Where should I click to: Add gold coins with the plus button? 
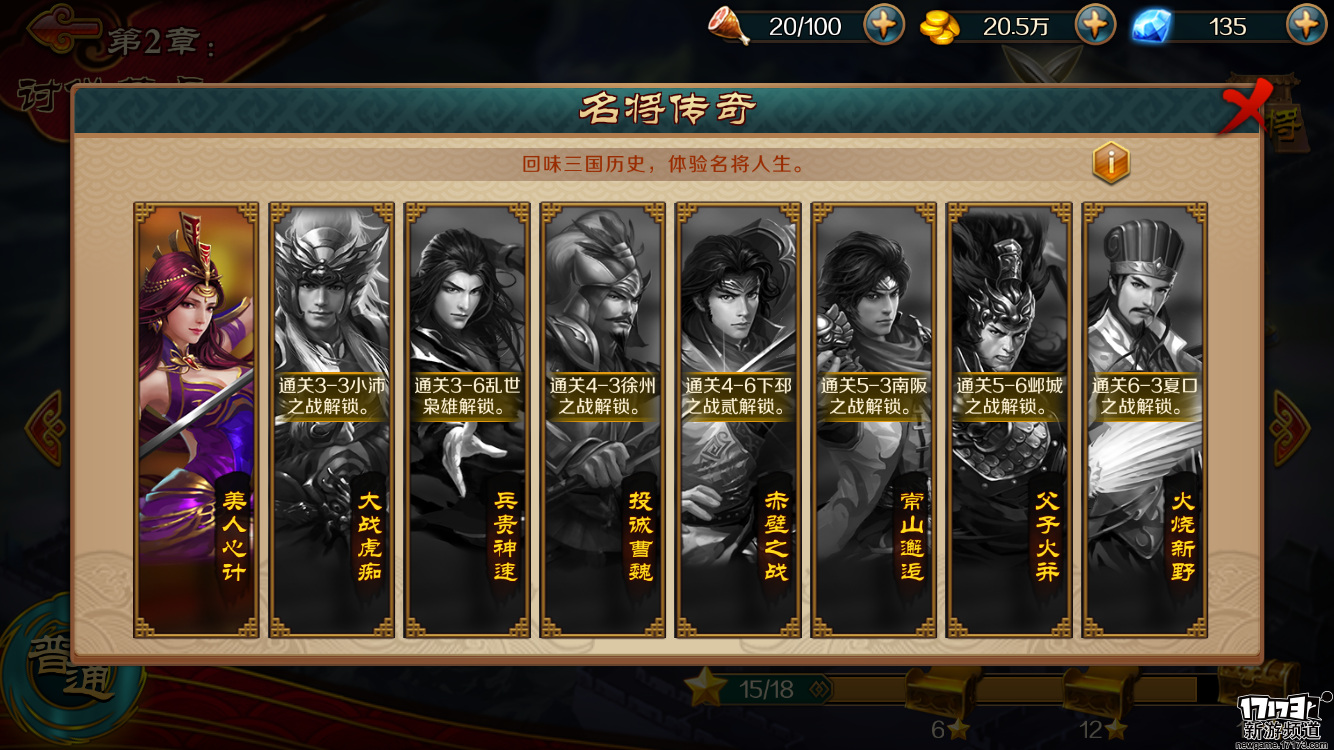coord(1095,25)
